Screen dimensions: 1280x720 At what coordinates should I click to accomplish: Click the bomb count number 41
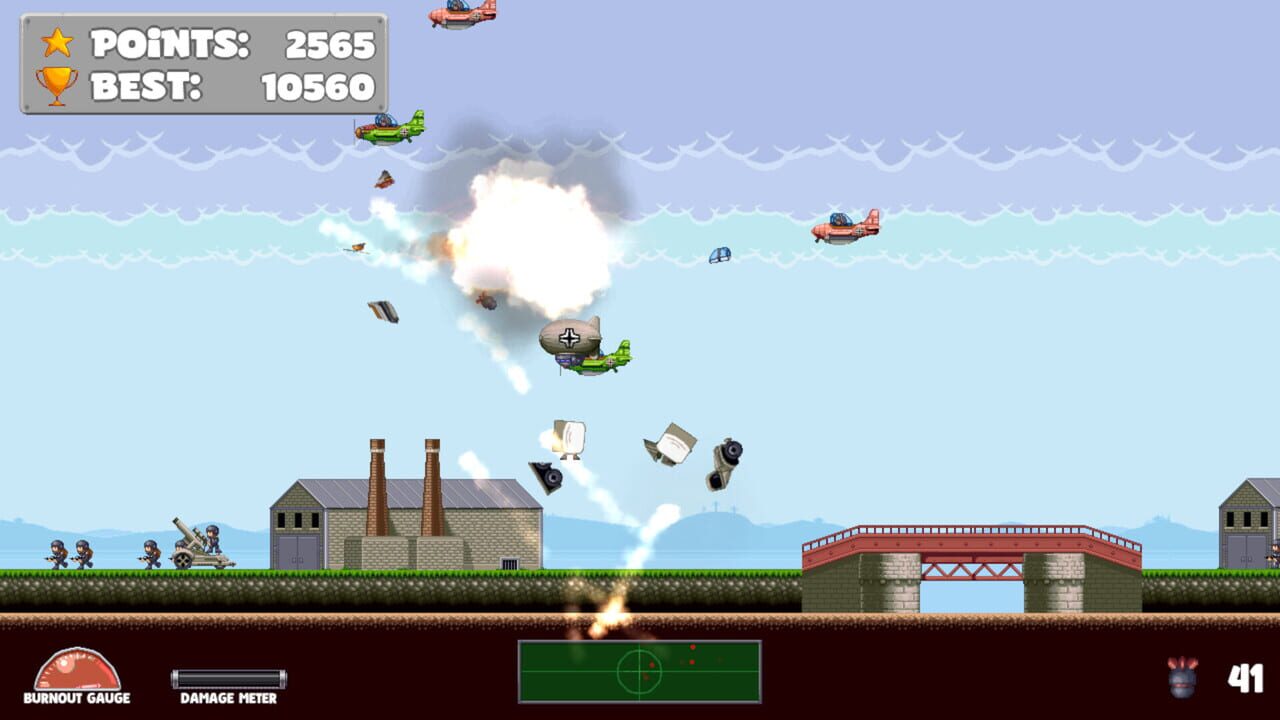1247,676
